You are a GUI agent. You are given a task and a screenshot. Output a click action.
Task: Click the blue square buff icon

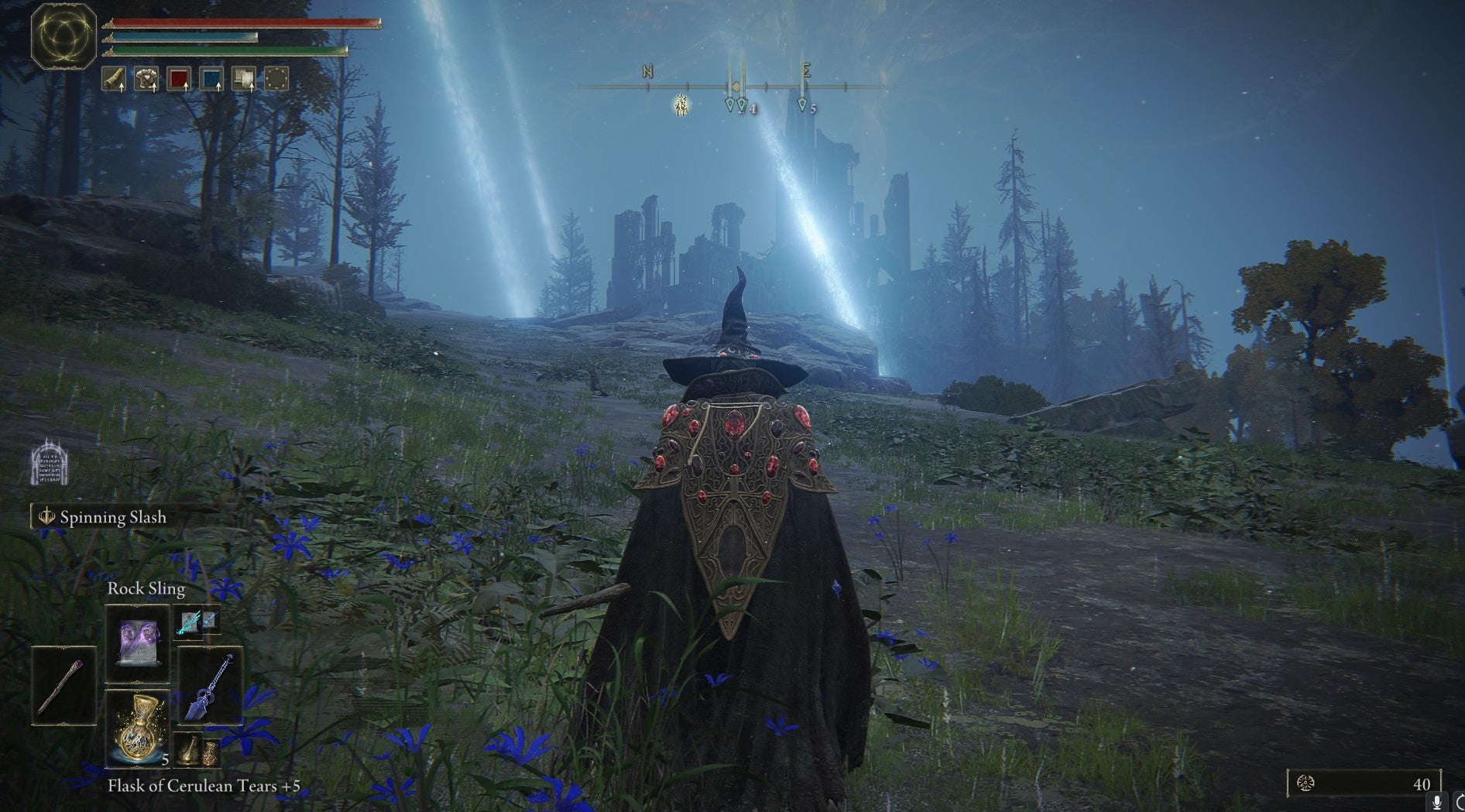click(x=211, y=79)
